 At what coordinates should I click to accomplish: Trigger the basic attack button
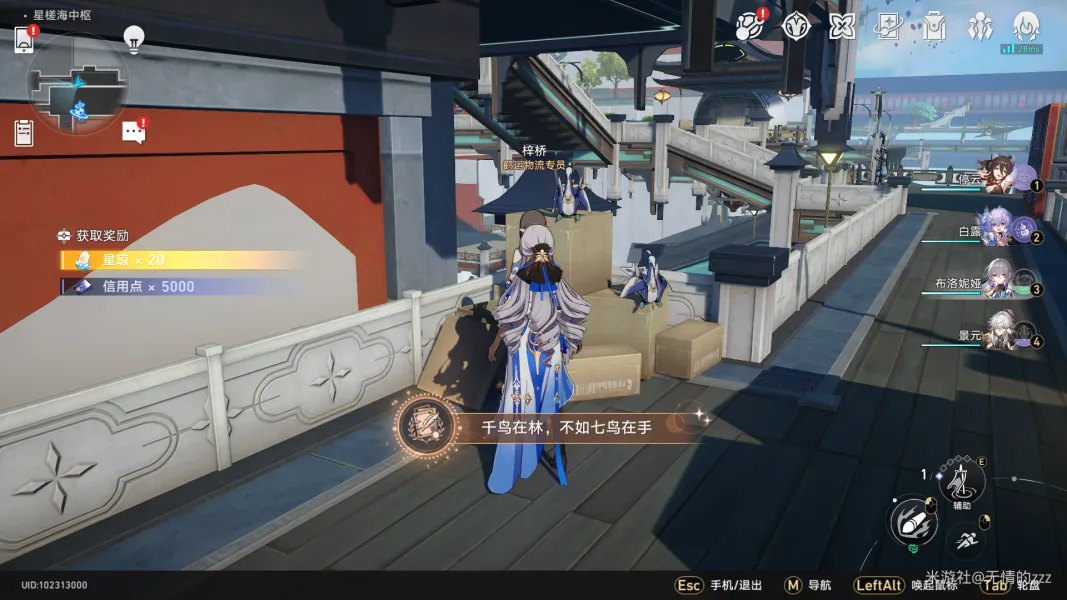[x=913, y=521]
